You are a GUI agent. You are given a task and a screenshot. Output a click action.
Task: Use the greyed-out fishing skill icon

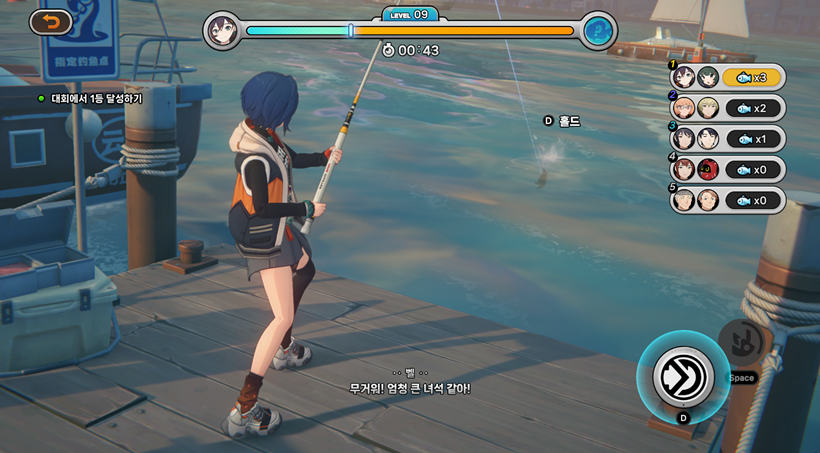click(x=742, y=343)
